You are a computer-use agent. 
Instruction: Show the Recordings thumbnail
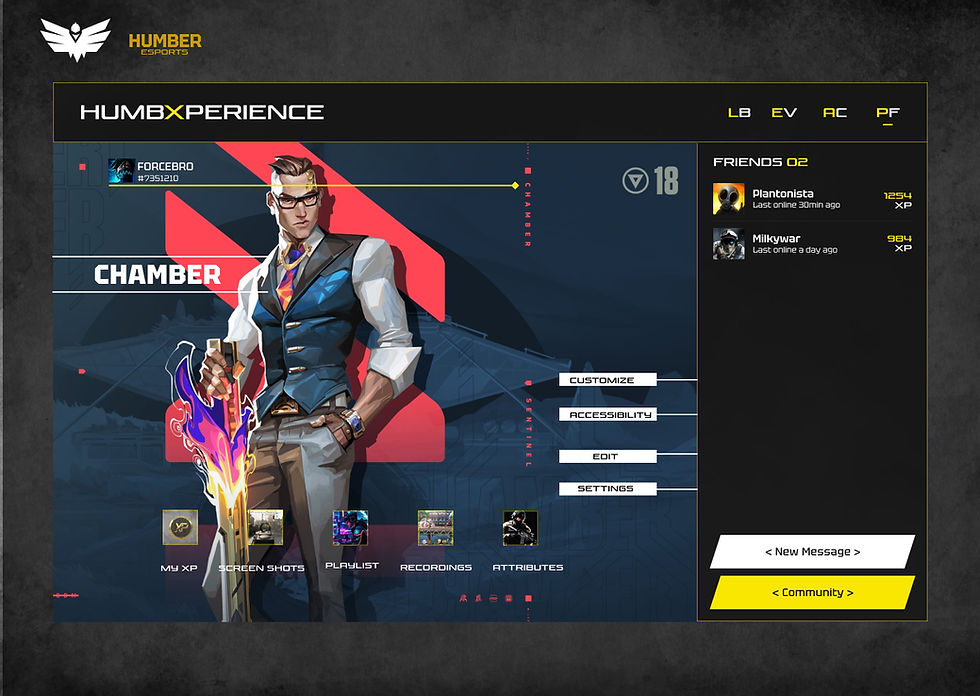click(435, 528)
